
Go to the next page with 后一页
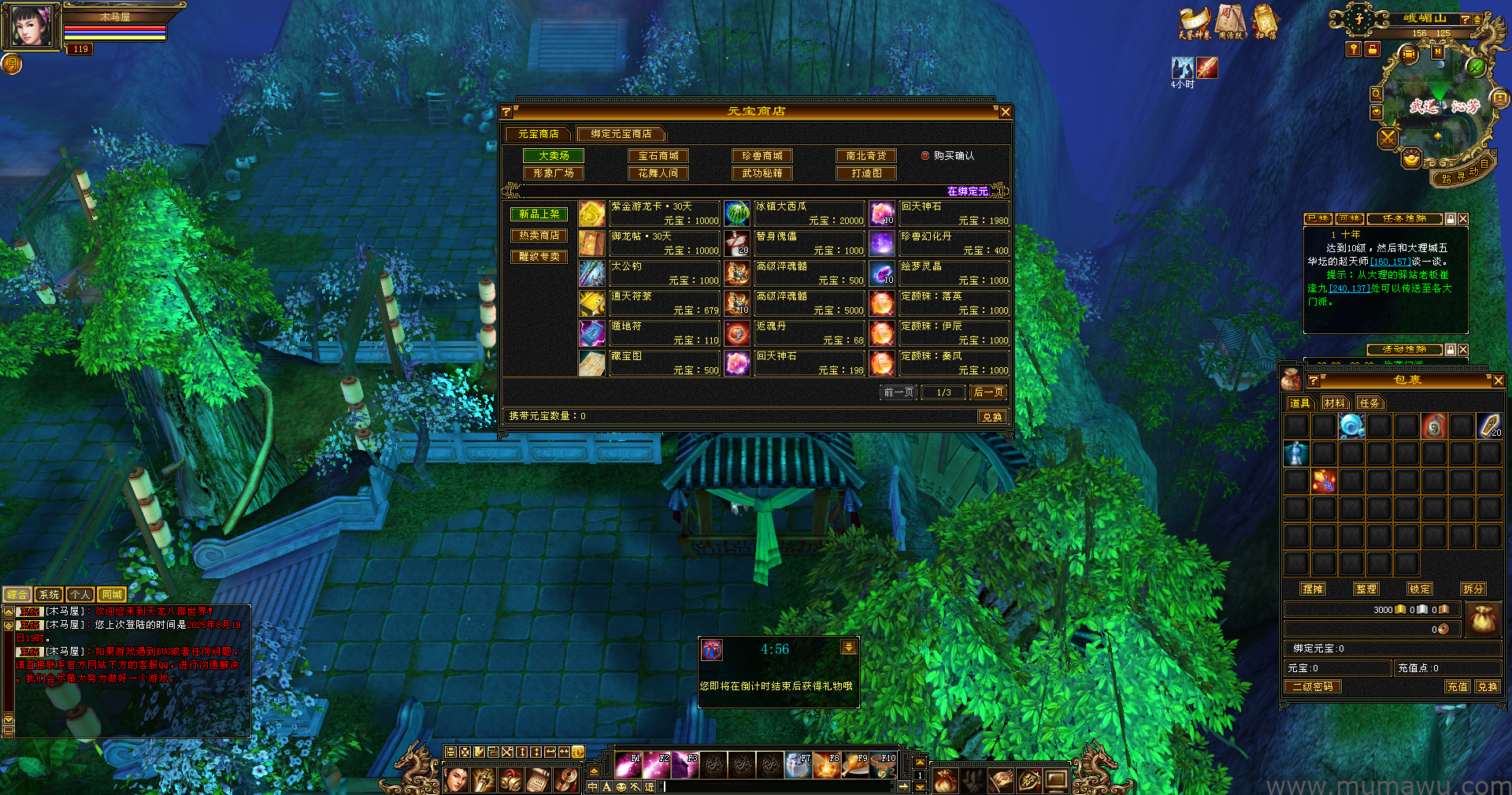coord(988,392)
